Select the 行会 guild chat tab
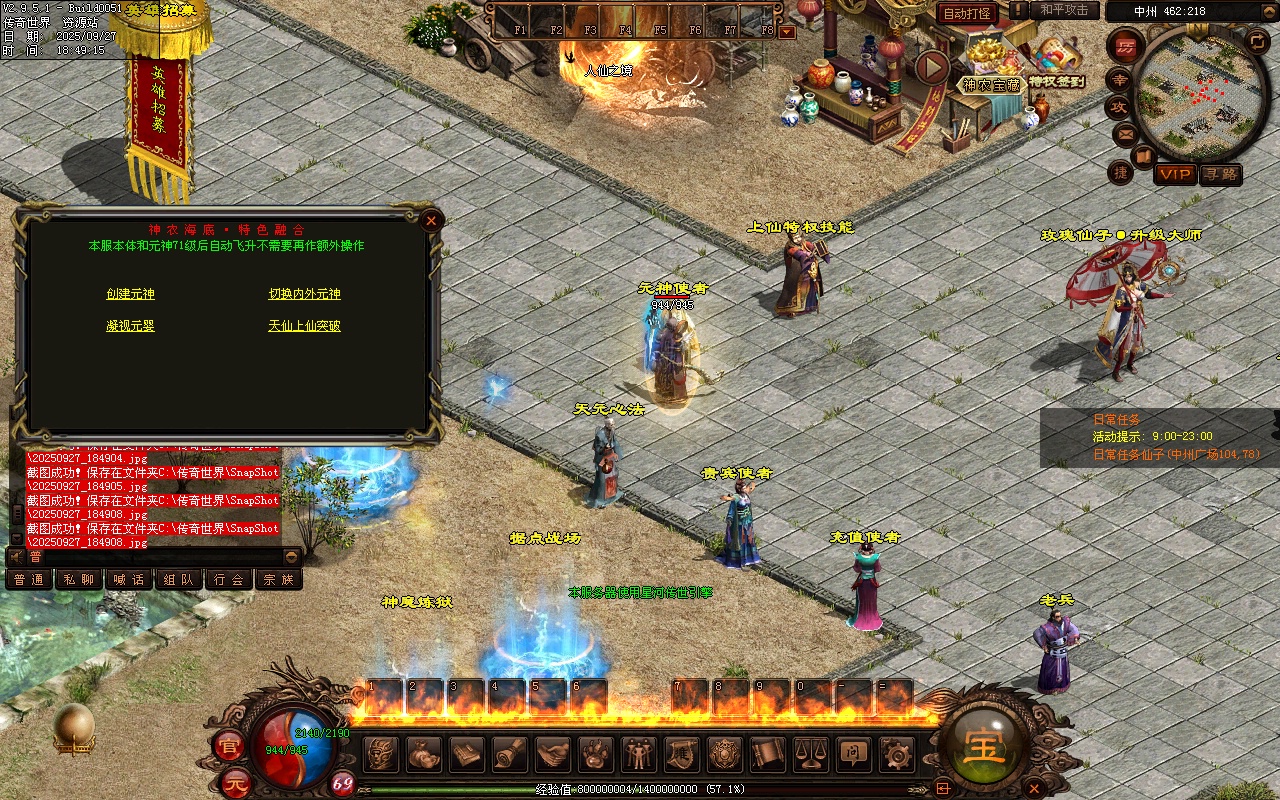1280x800 pixels. tap(229, 579)
